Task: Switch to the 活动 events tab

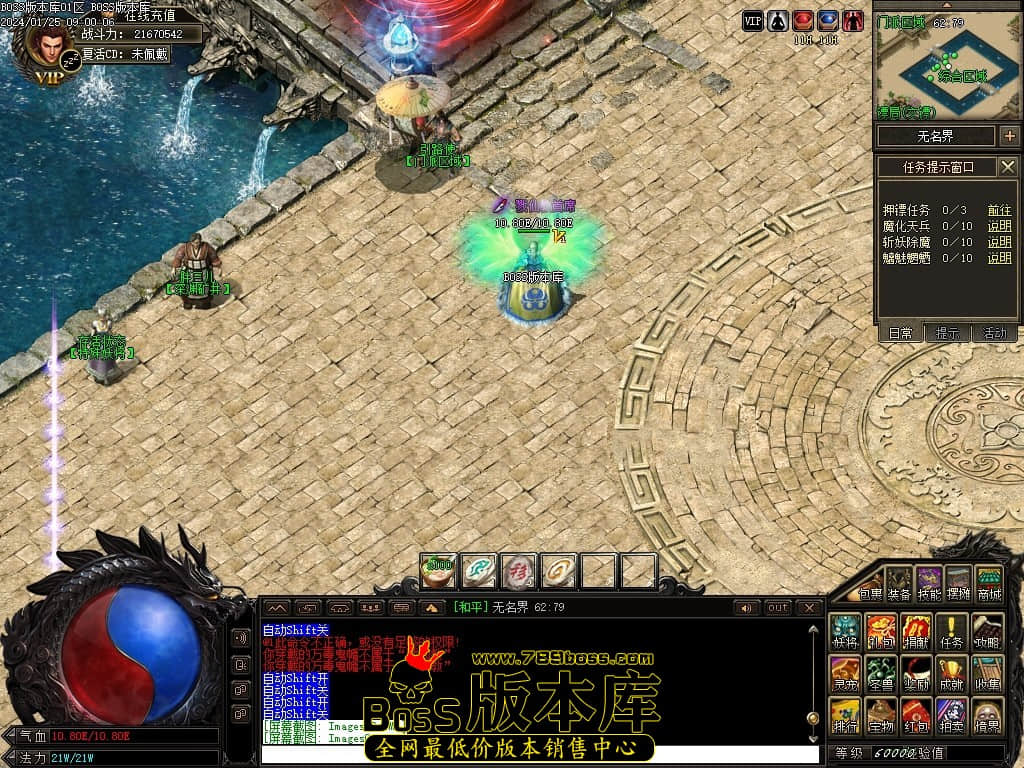Action: 995,333
